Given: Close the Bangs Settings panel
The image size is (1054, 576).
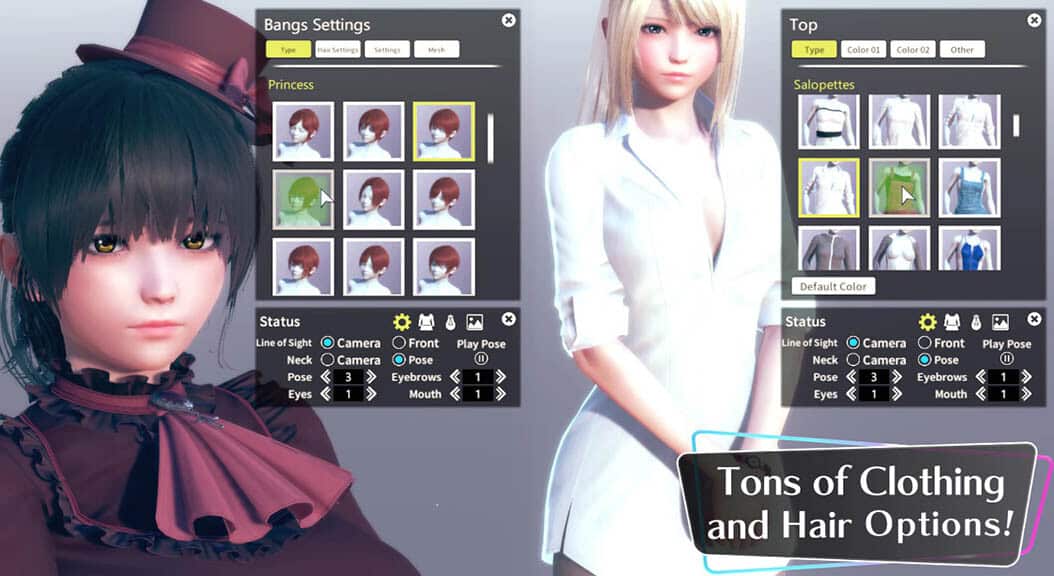Looking at the screenshot, I should click(509, 20).
